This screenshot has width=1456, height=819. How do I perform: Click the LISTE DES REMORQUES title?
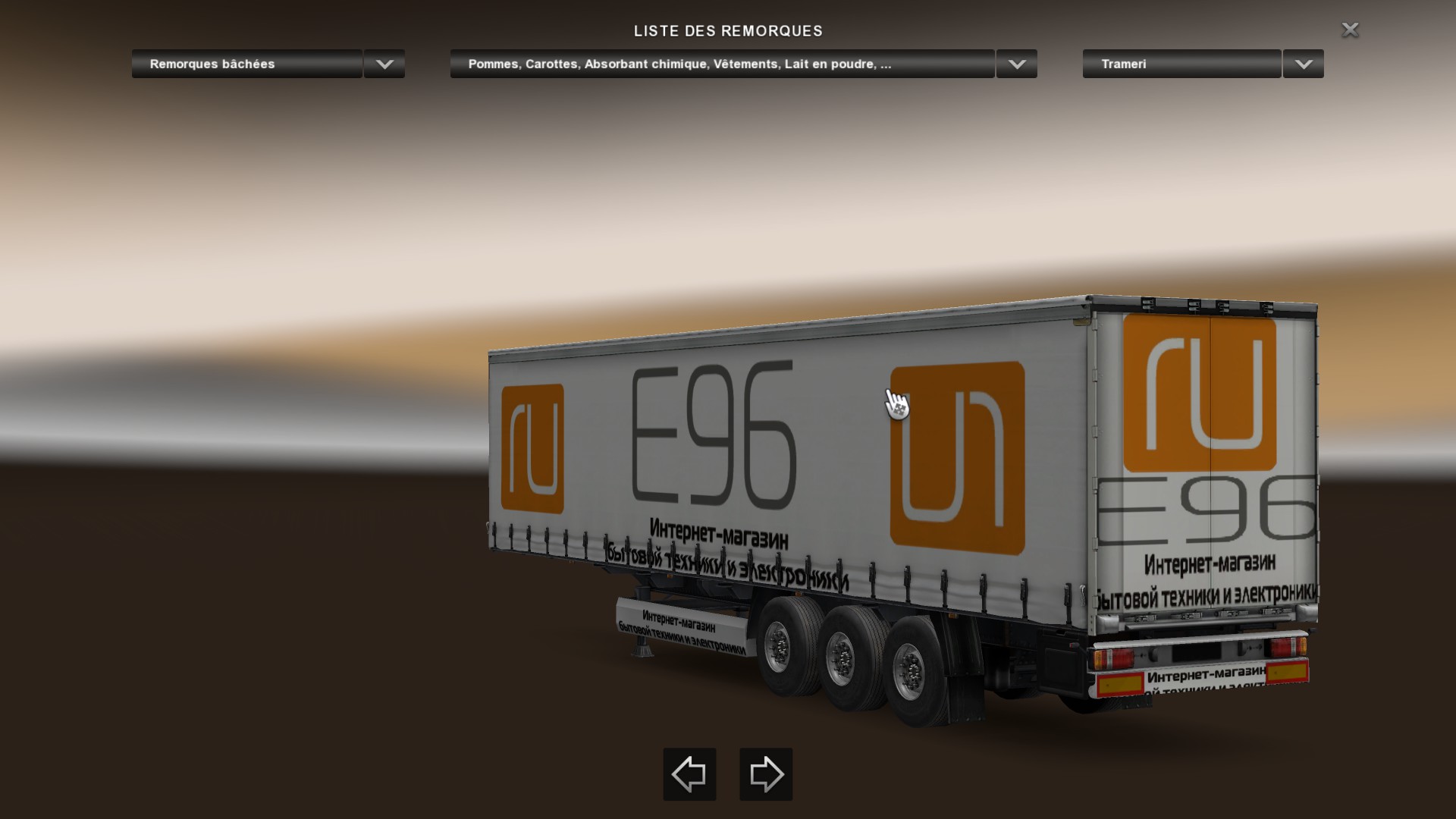727,31
